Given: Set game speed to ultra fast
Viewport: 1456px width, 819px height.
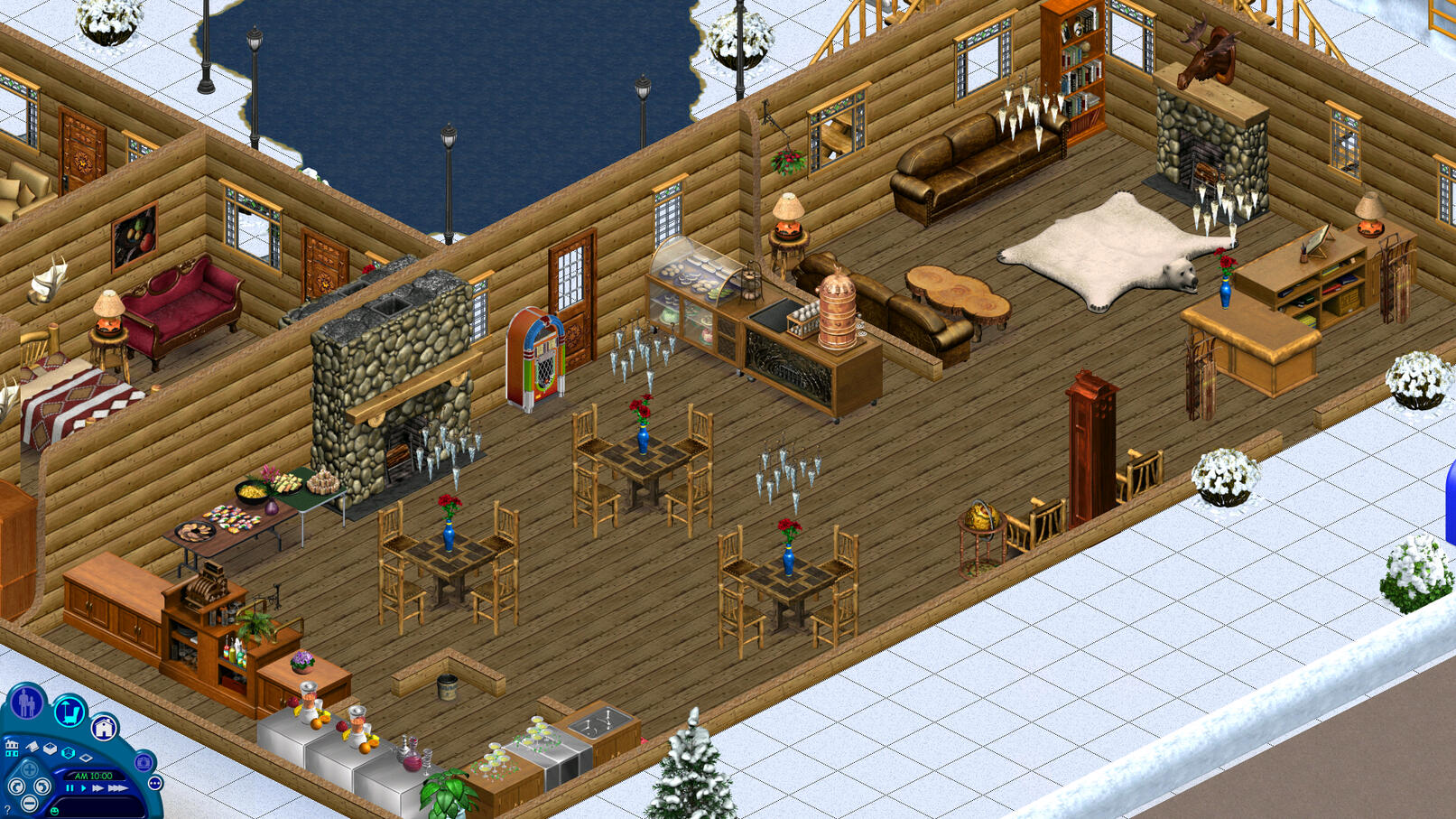Looking at the screenshot, I should (117, 788).
